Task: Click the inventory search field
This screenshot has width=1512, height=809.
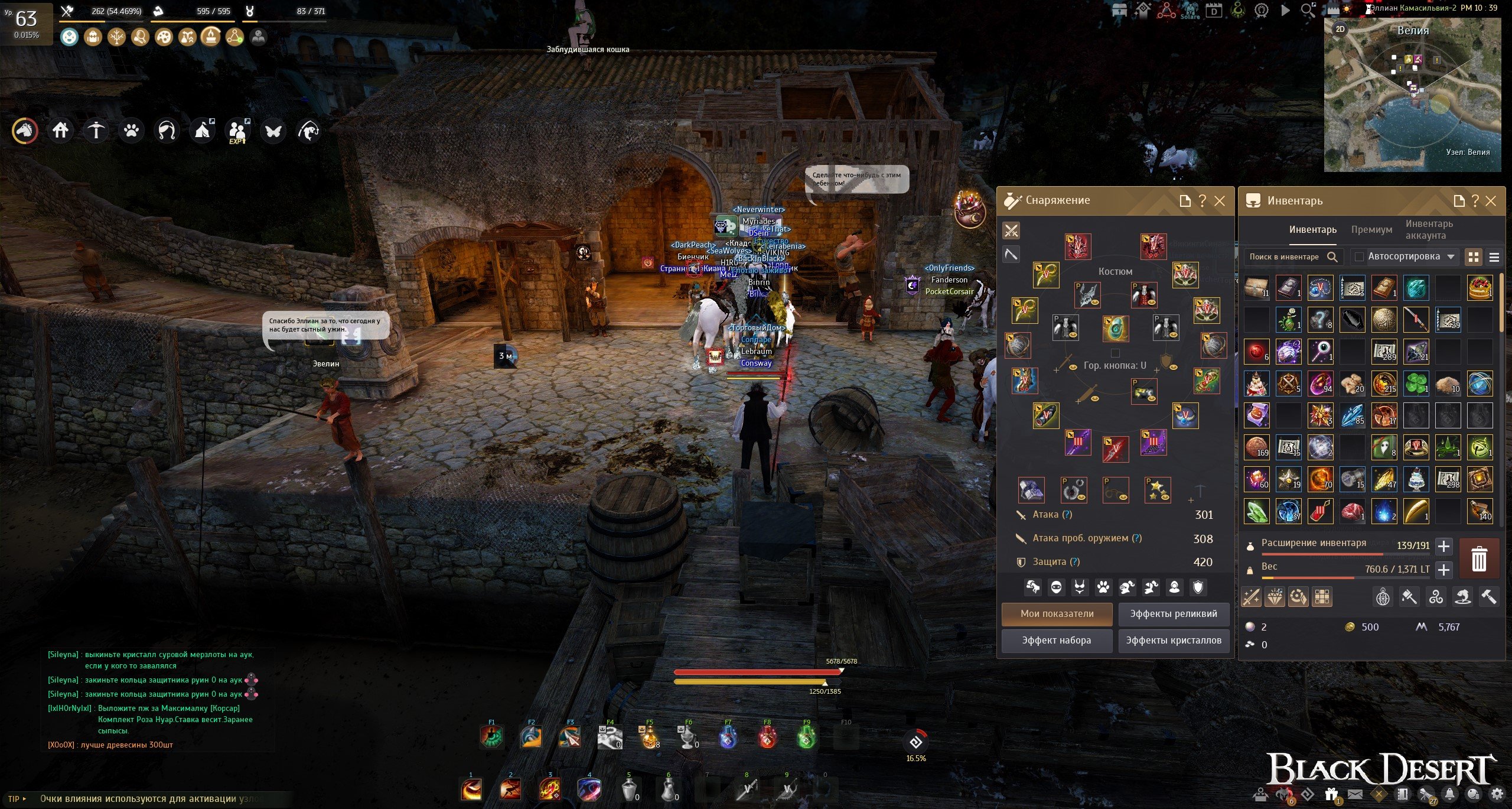Action: click(1285, 256)
